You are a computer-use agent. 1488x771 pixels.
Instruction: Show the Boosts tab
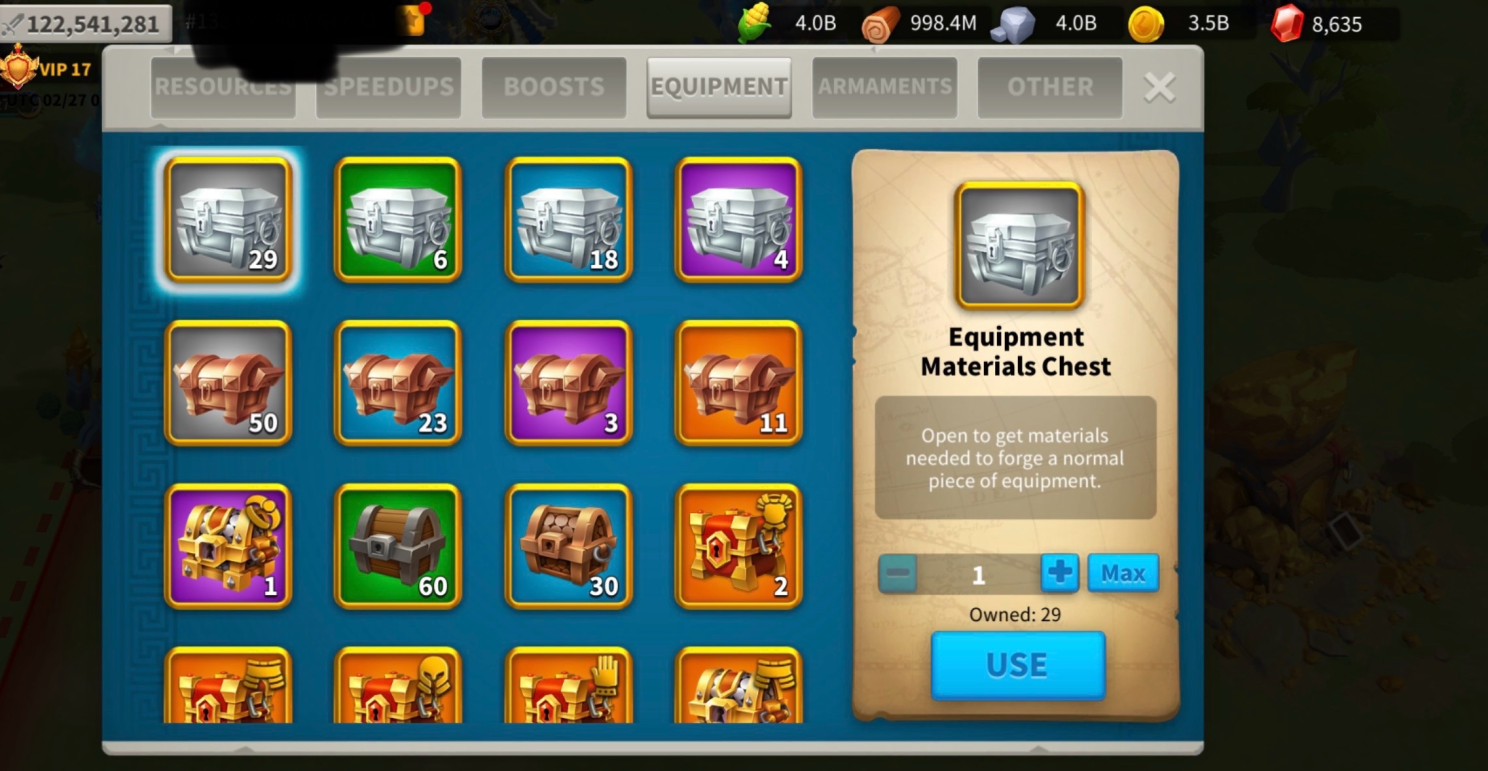(x=554, y=87)
